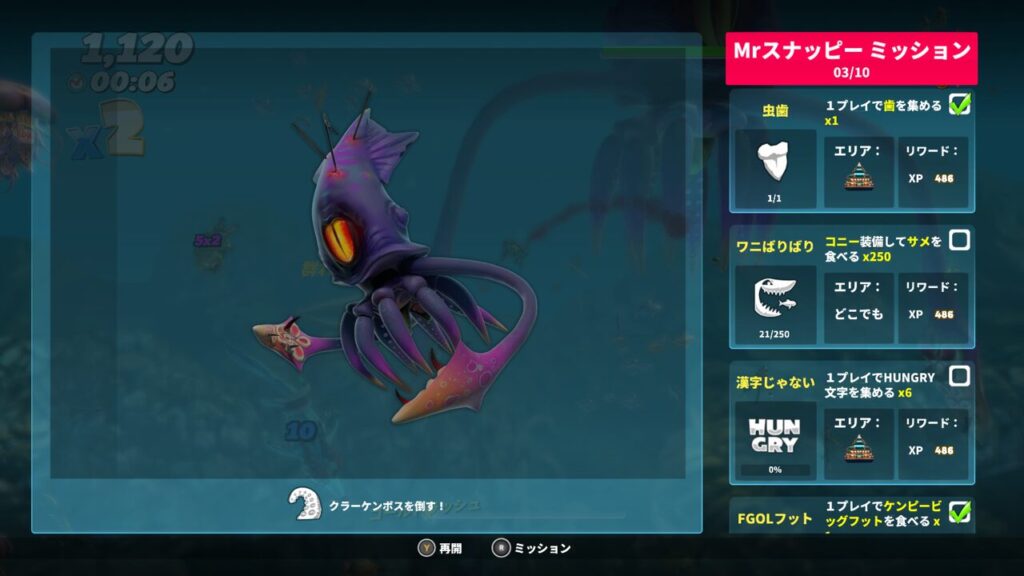Toggle the empty checkbox on ワニばりばり mission
Viewport: 1024px width, 576px height.
[959, 239]
